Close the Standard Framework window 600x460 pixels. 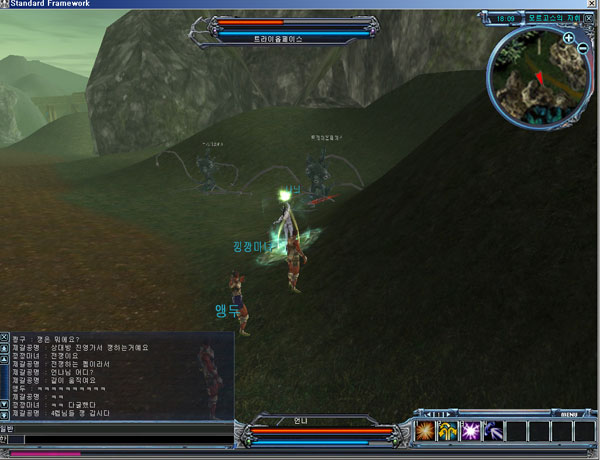[x=590, y=5]
